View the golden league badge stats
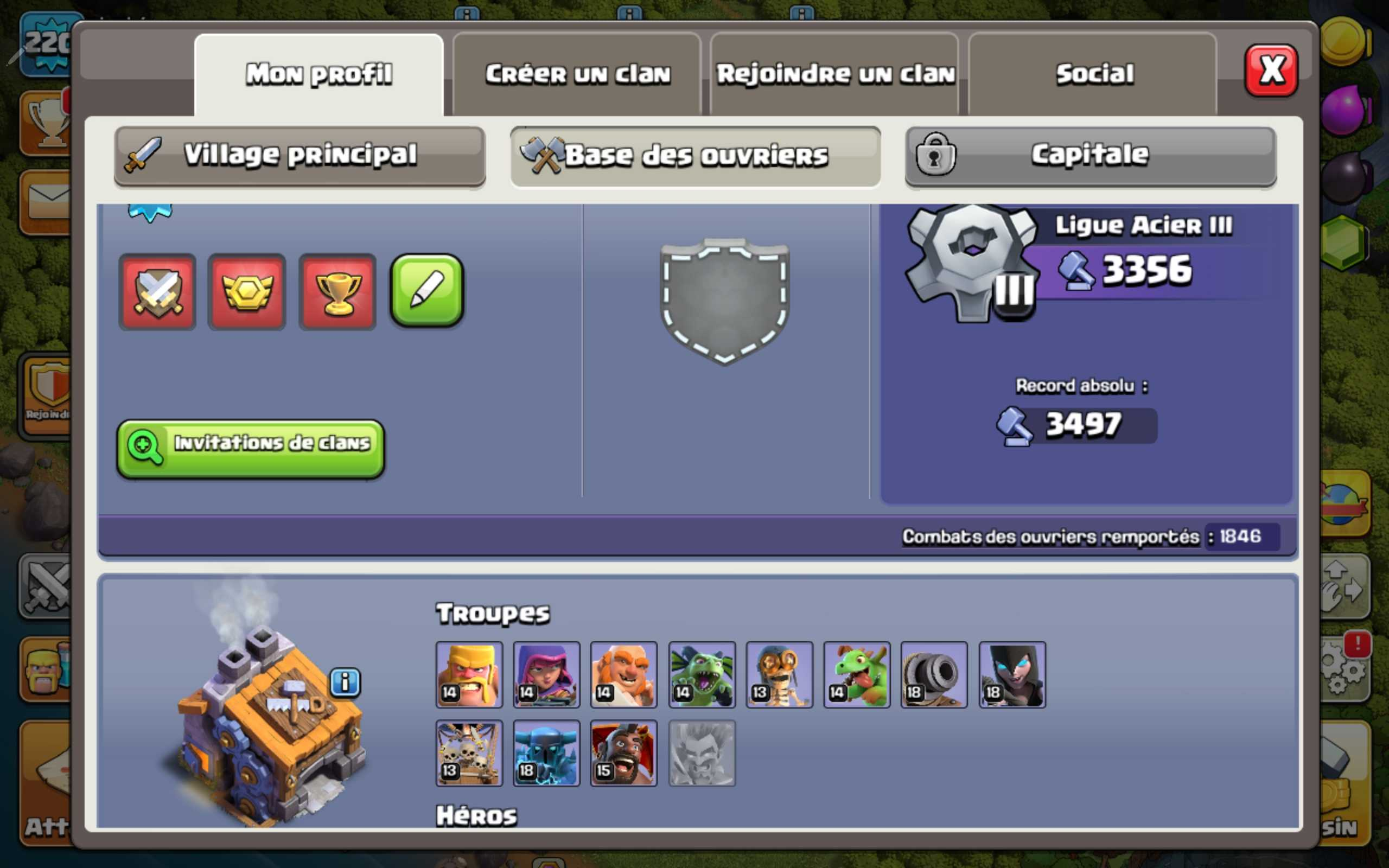 pos(247,291)
